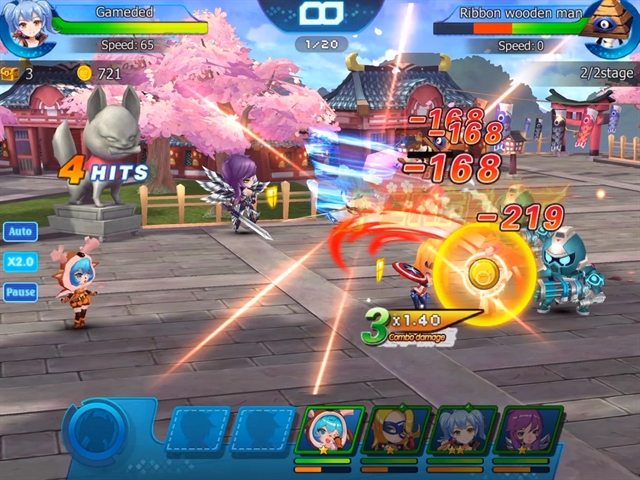
Task: Toggle the X2.0 battle speed
Action: click(20, 262)
